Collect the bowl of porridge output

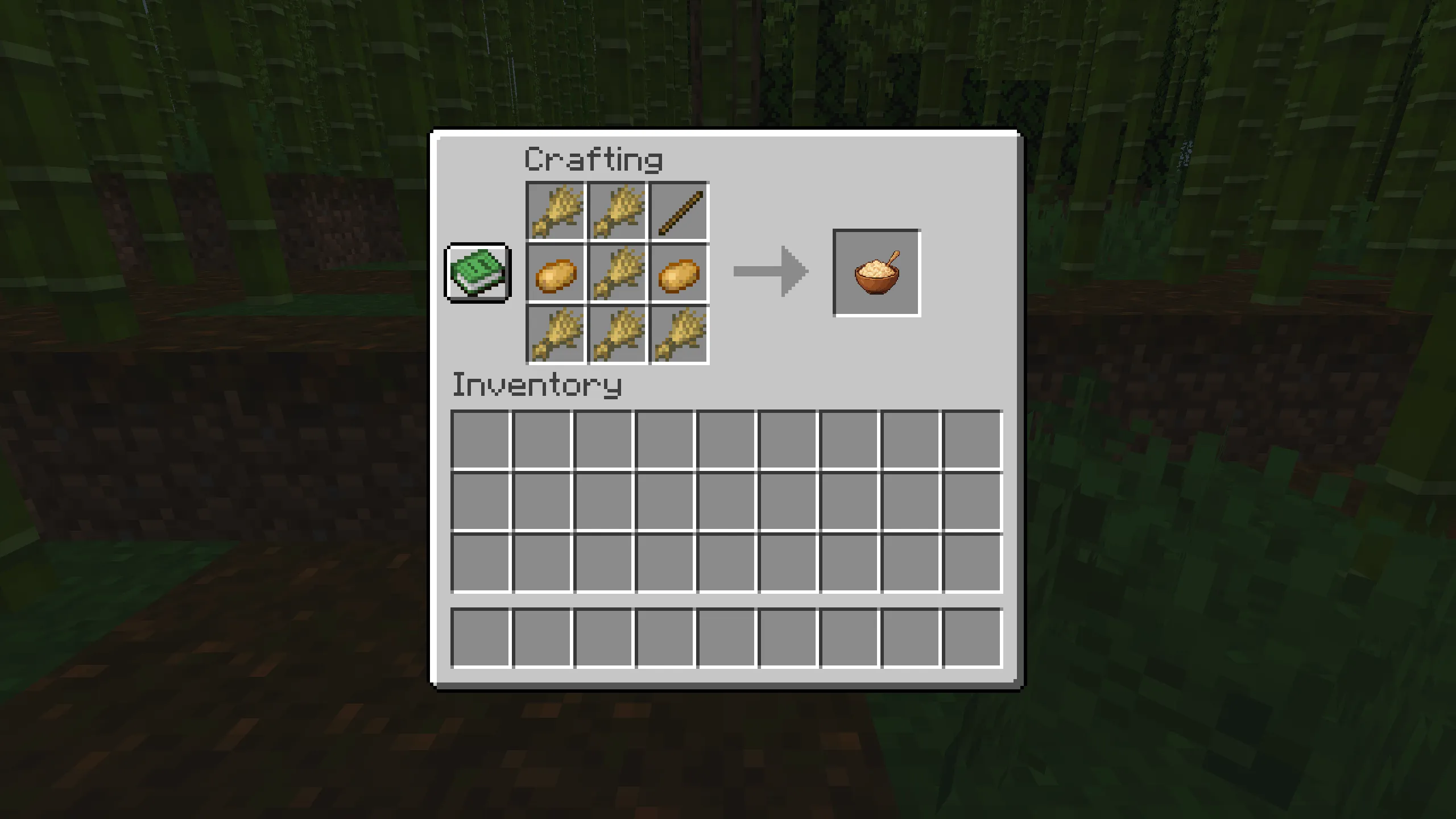(876, 274)
